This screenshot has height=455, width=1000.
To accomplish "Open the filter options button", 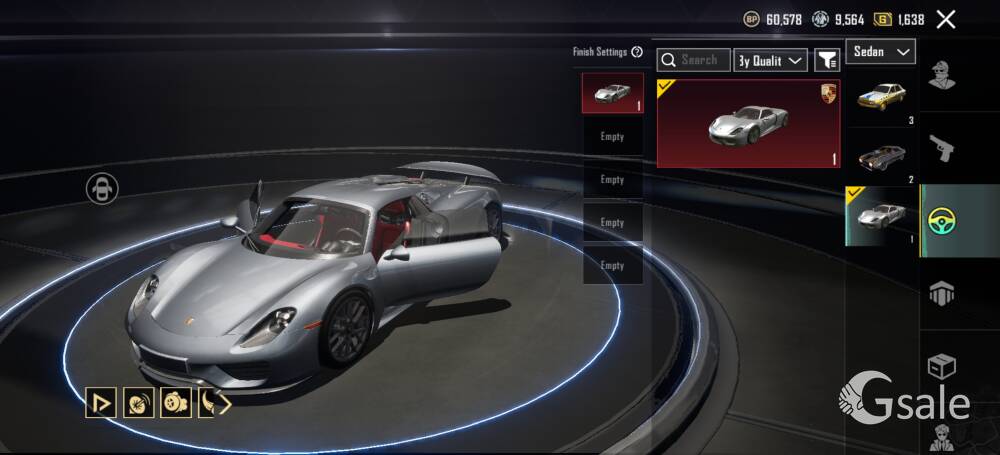I will tap(827, 60).
